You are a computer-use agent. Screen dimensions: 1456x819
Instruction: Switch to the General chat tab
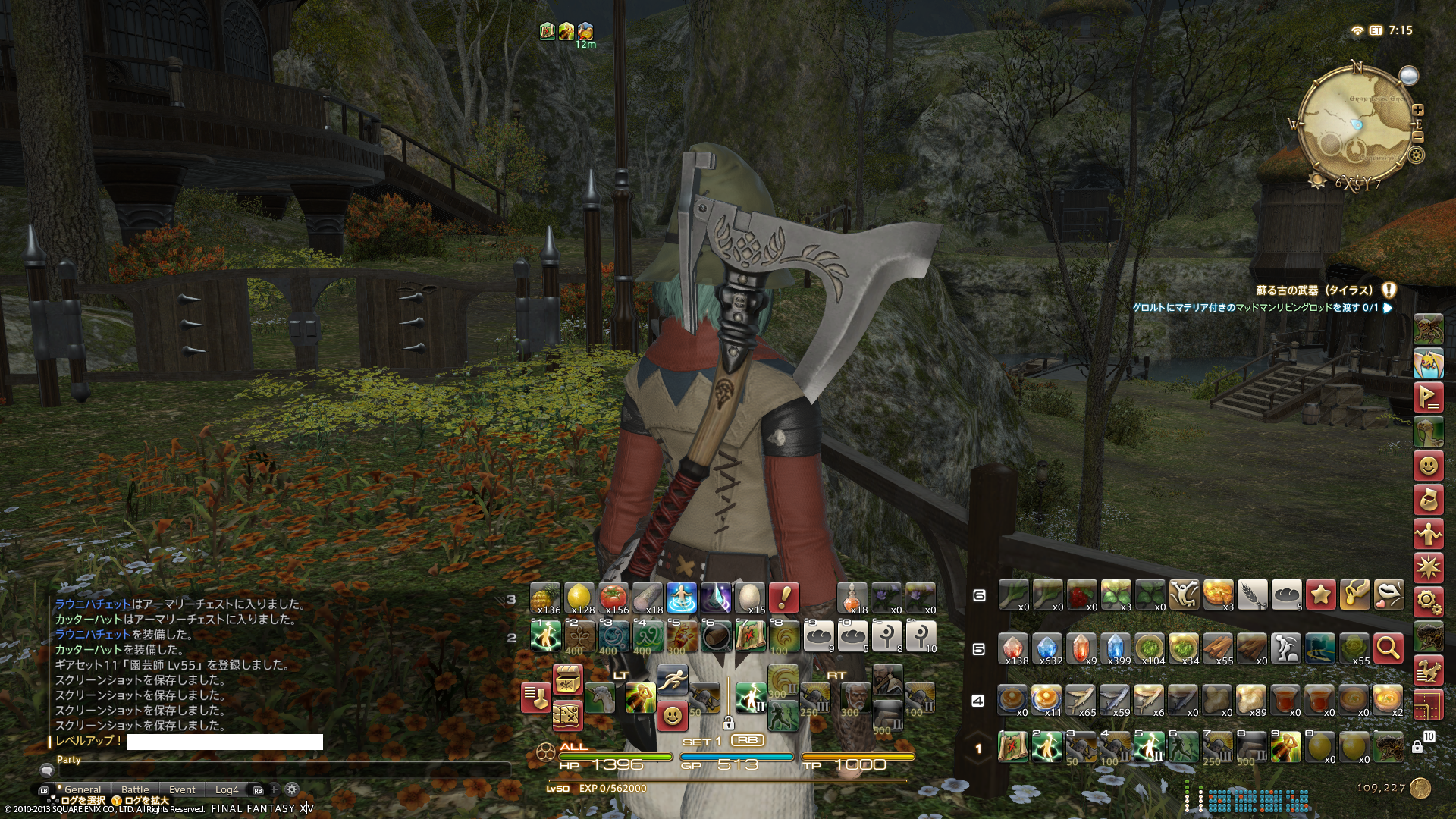pyautogui.click(x=83, y=789)
